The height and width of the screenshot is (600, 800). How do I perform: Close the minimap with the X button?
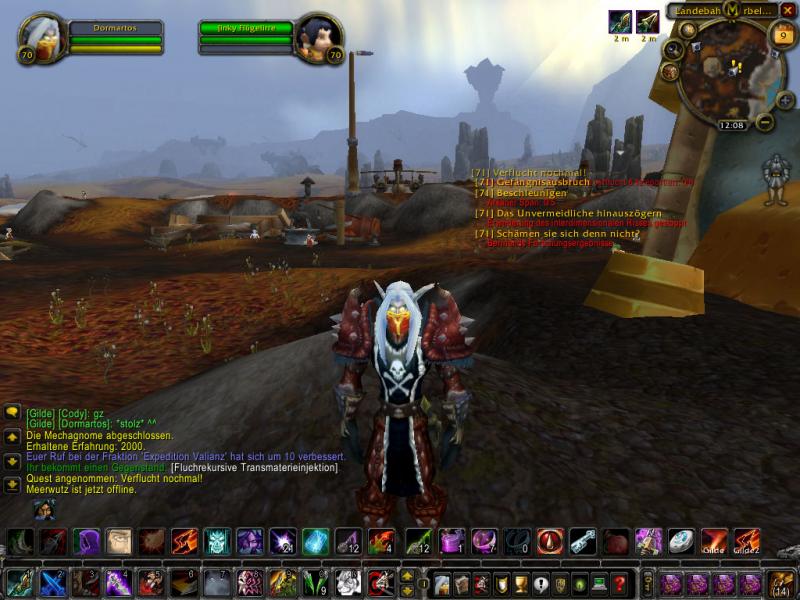pyautogui.click(x=788, y=10)
